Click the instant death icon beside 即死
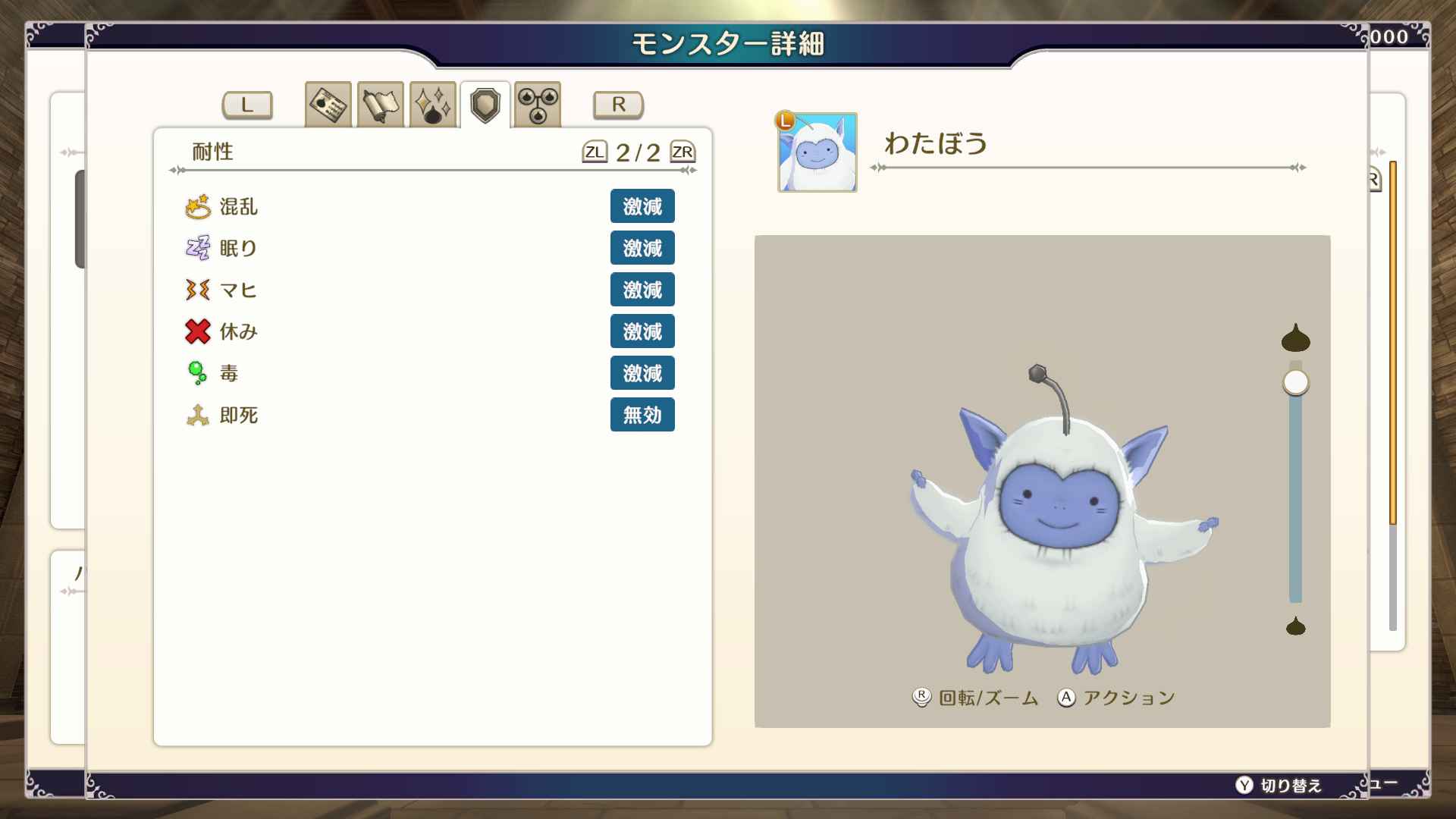The width and height of the screenshot is (1456, 819). 196,415
